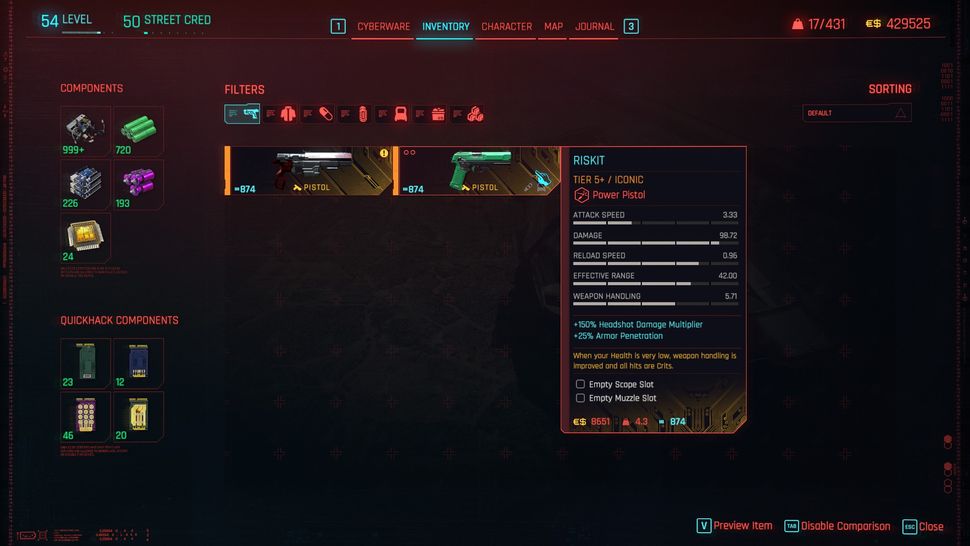Image resolution: width=970 pixels, height=546 pixels.
Task: Go to the Character tab
Action: click(x=506, y=27)
